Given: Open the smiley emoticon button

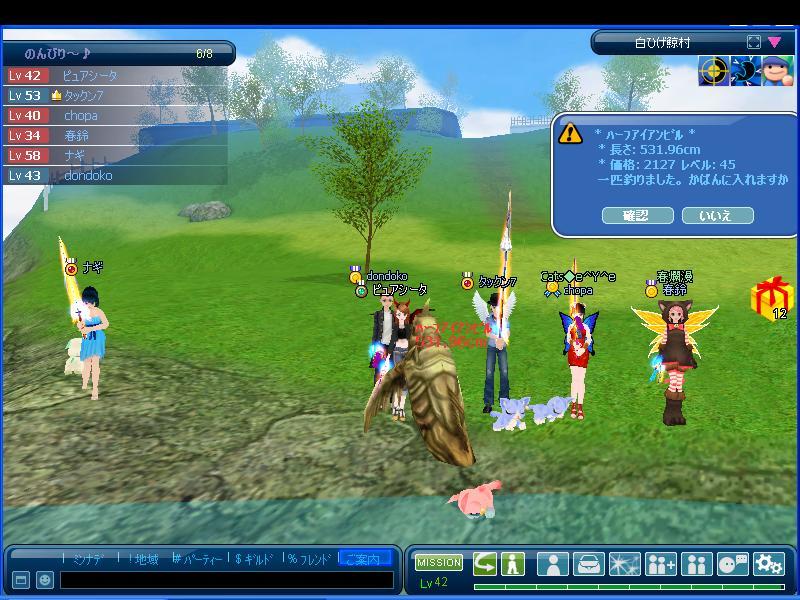Looking at the screenshot, I should [45, 580].
